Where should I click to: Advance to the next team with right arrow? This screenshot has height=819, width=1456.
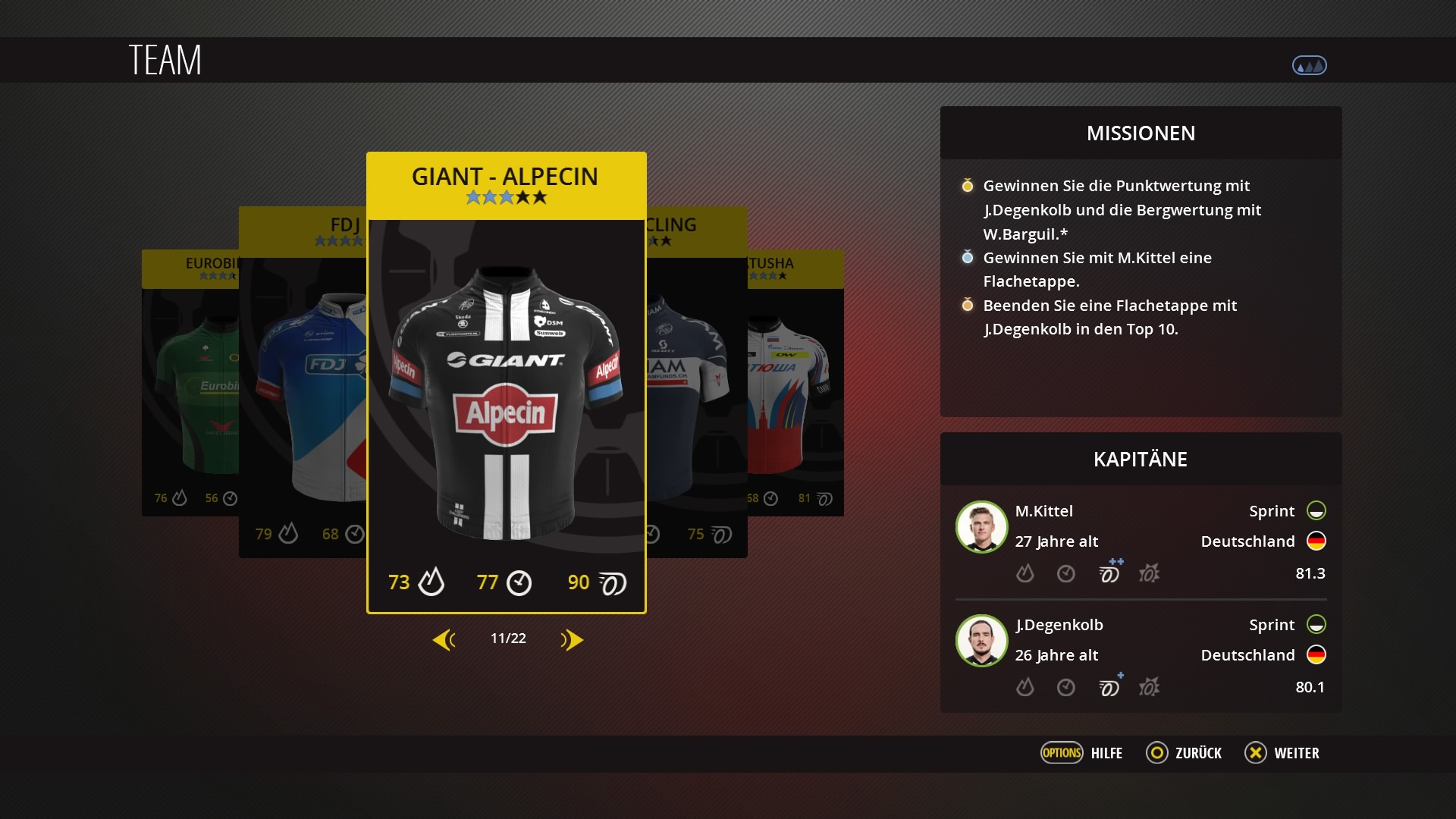tap(572, 640)
